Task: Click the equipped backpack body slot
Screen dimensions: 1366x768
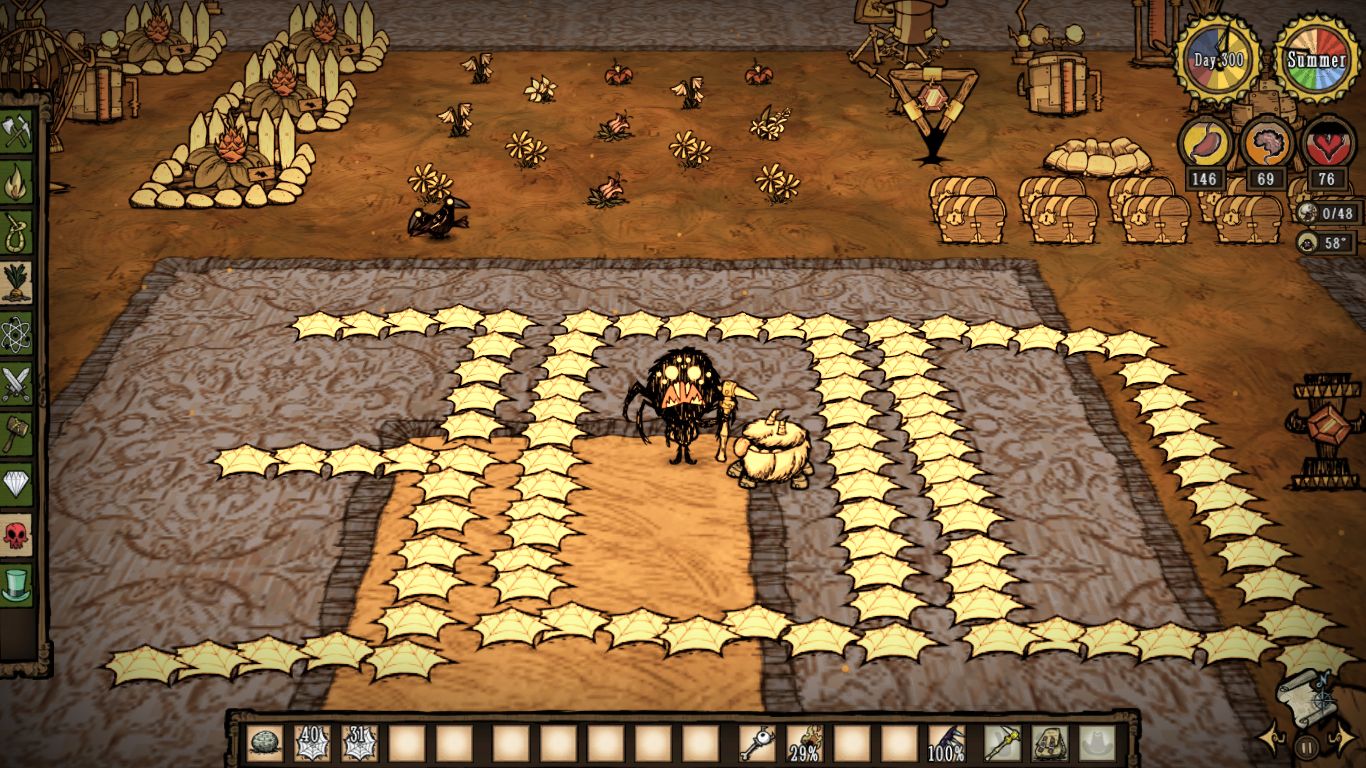Action: coord(1049,743)
